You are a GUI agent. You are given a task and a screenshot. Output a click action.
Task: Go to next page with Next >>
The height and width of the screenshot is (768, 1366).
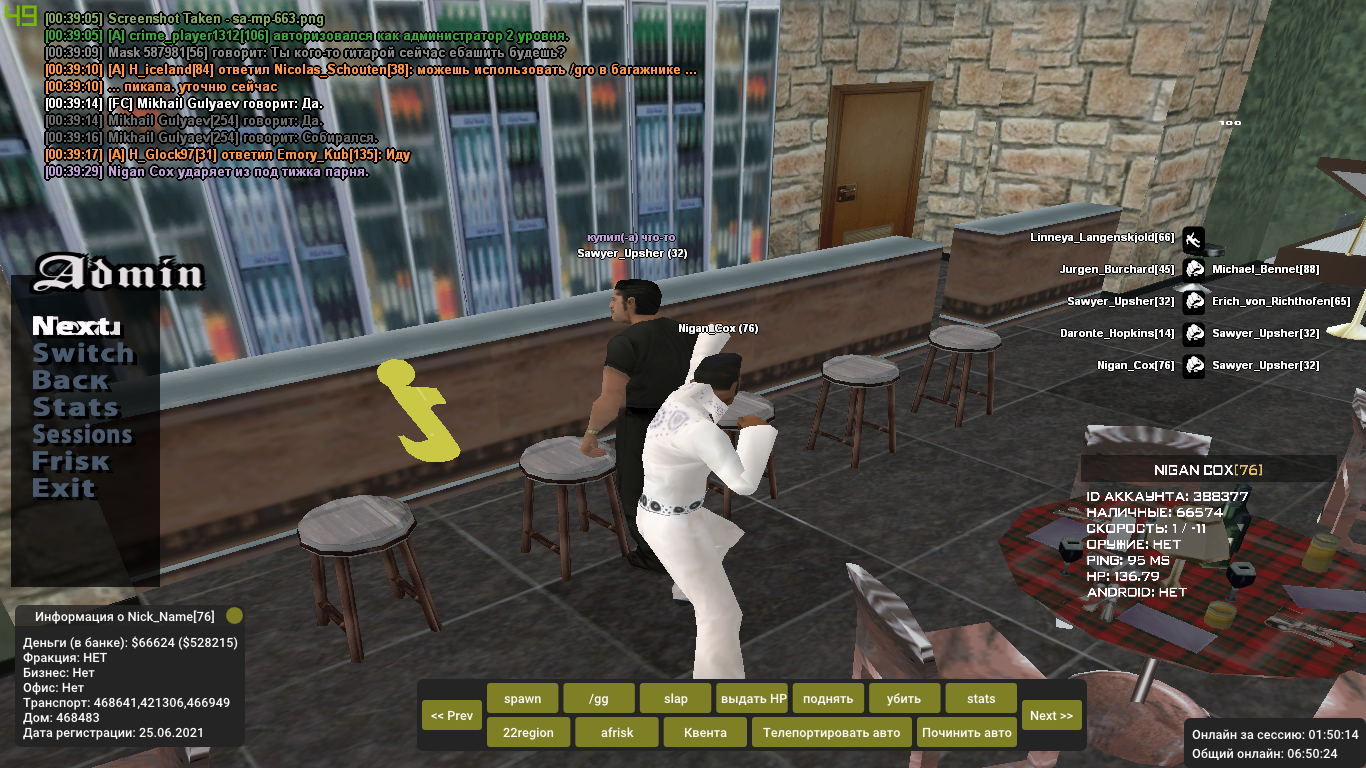click(x=1051, y=715)
